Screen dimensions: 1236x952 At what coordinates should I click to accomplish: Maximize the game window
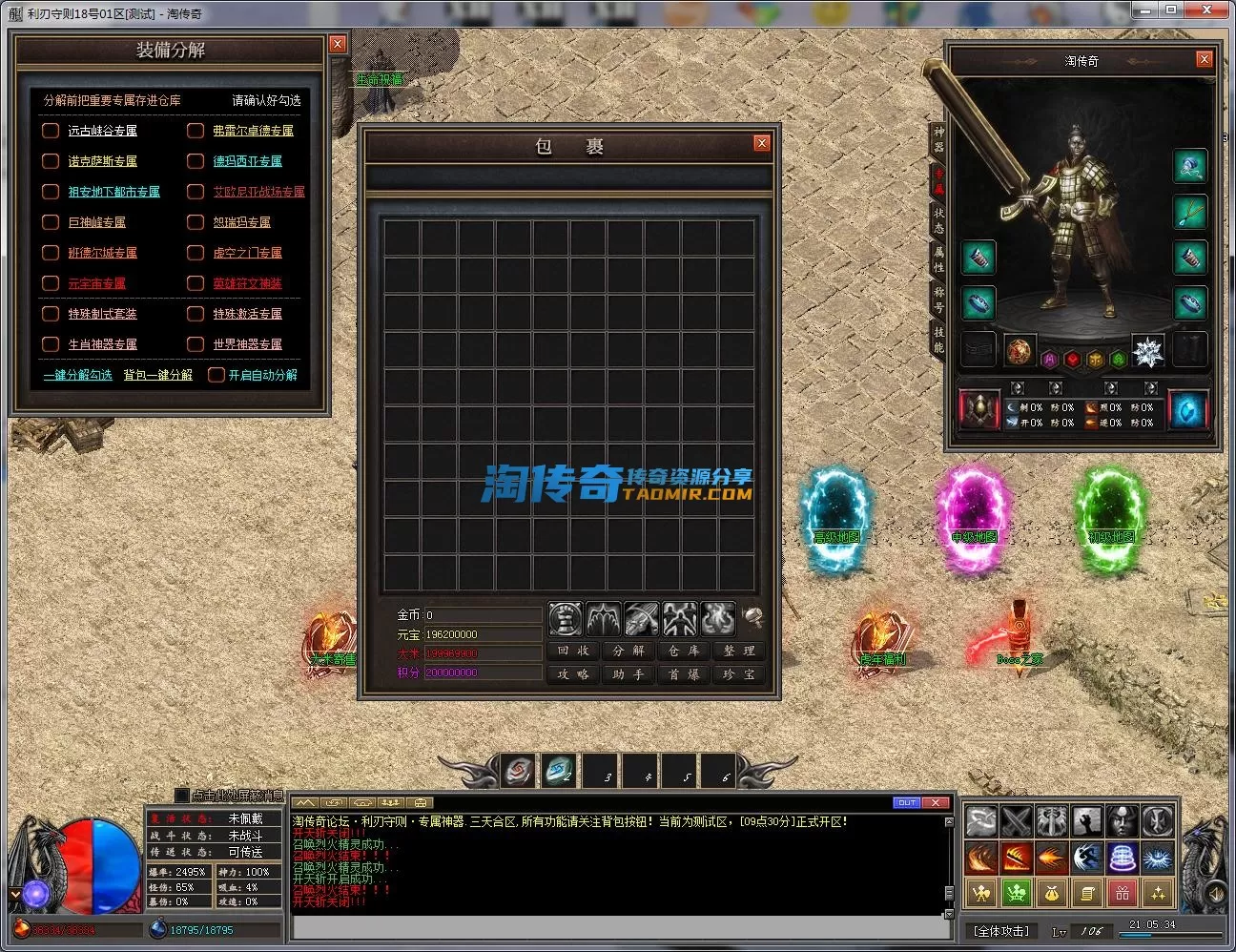click(x=1170, y=10)
